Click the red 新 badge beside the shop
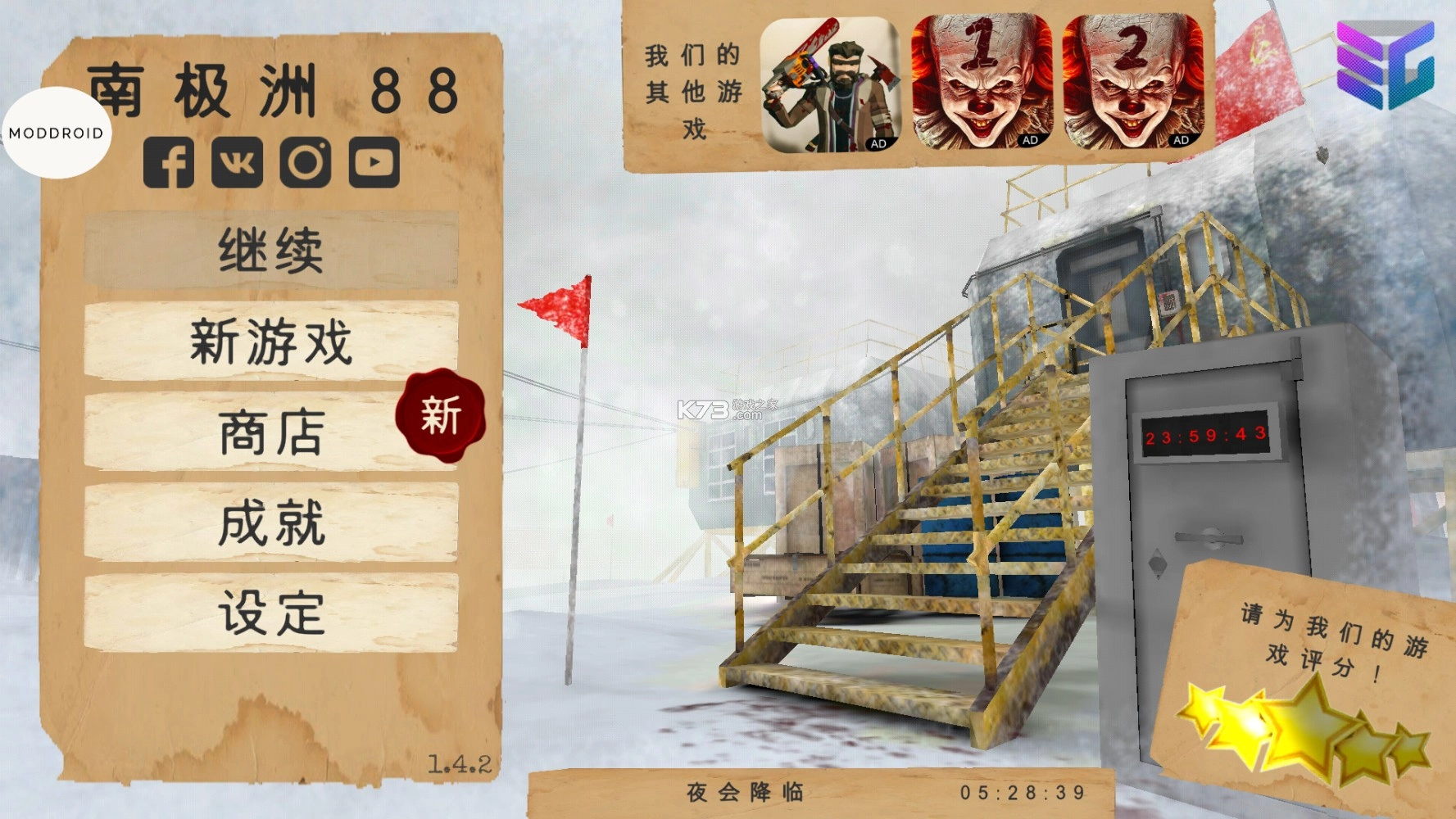1456x819 pixels. [440, 419]
